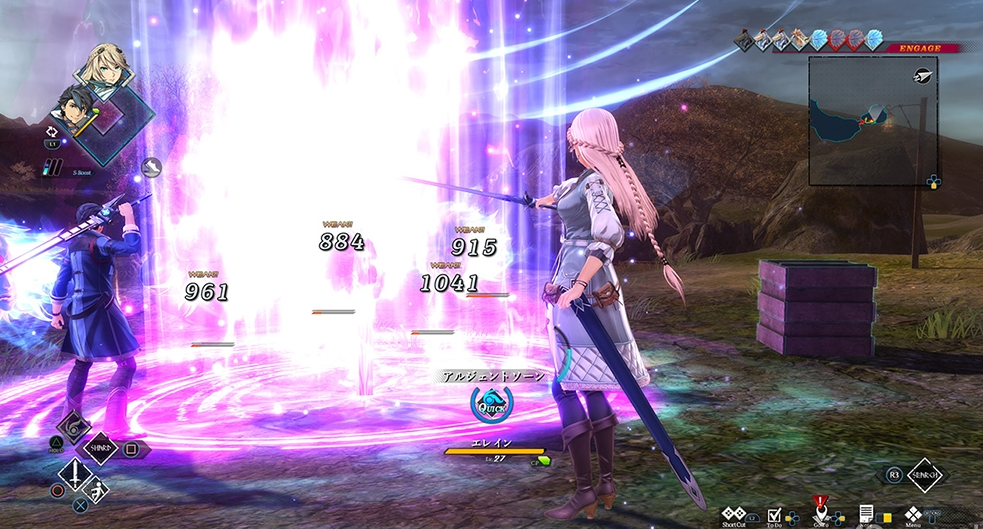The width and height of the screenshot is (983, 529).
Task: Open the notes document icon
Action: tap(866, 513)
